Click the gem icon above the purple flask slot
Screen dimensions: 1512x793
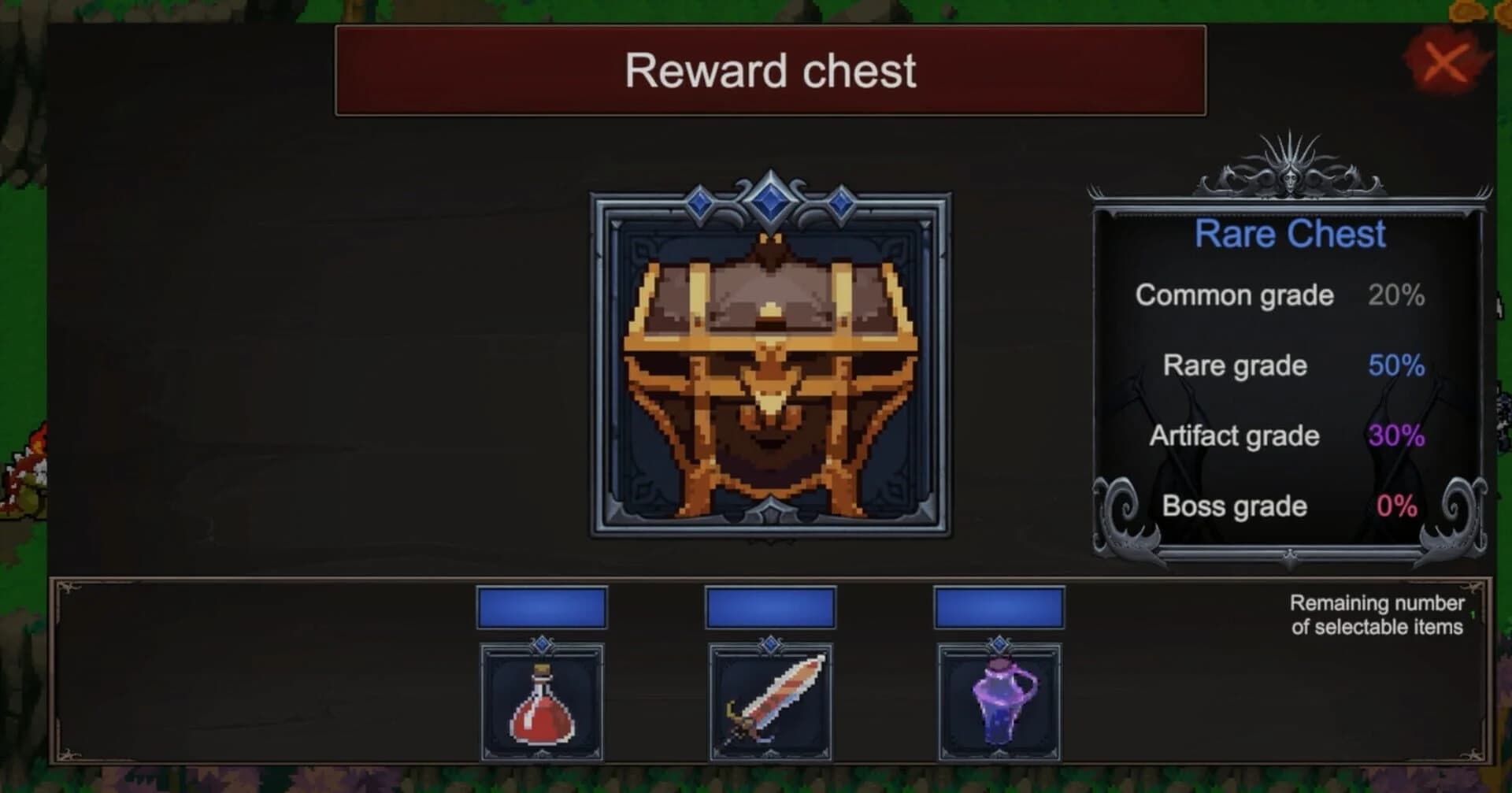pyautogui.click(x=1000, y=646)
